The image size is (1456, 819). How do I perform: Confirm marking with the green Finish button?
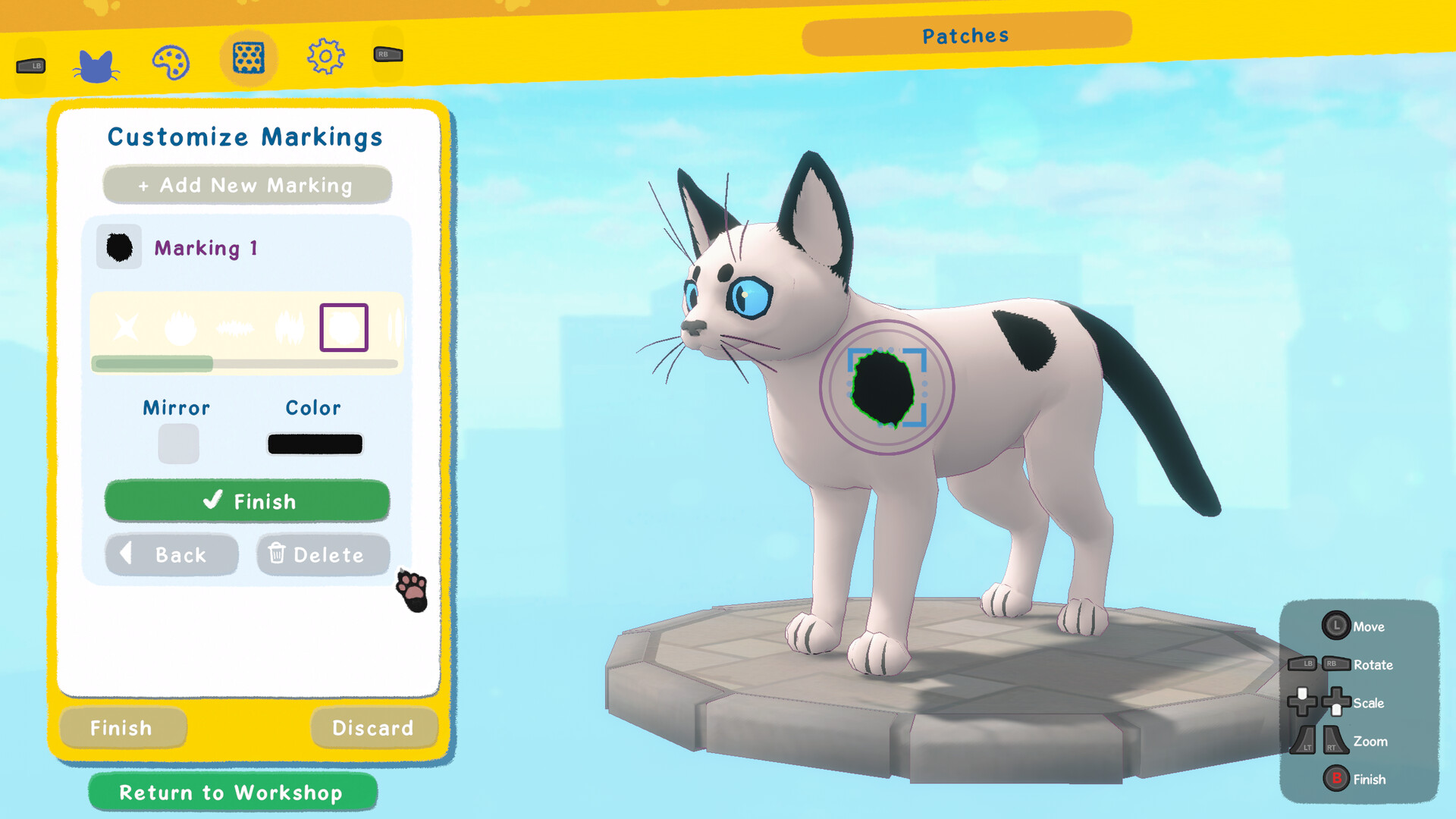click(x=247, y=501)
